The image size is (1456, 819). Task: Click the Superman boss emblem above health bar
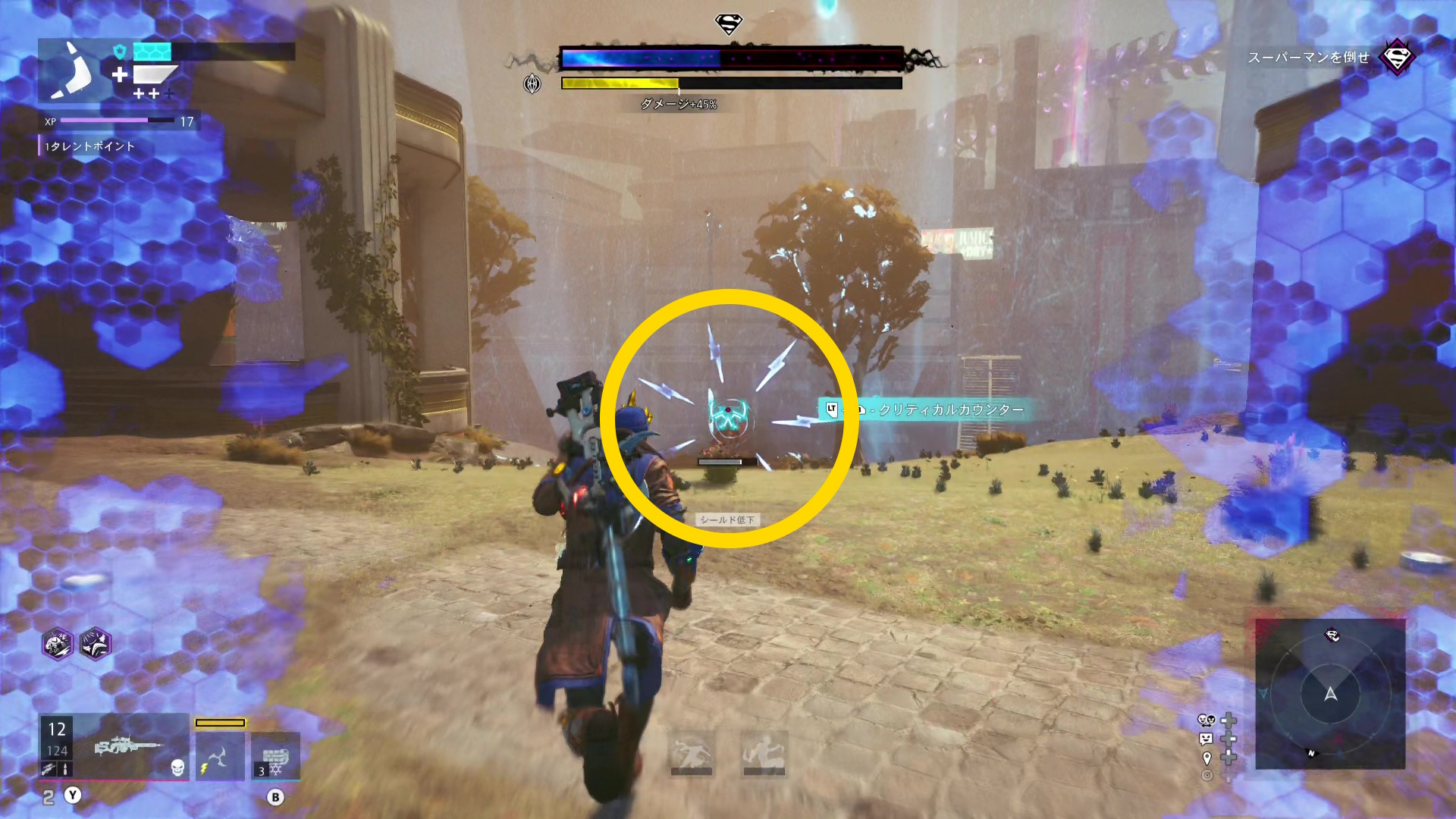[729, 24]
